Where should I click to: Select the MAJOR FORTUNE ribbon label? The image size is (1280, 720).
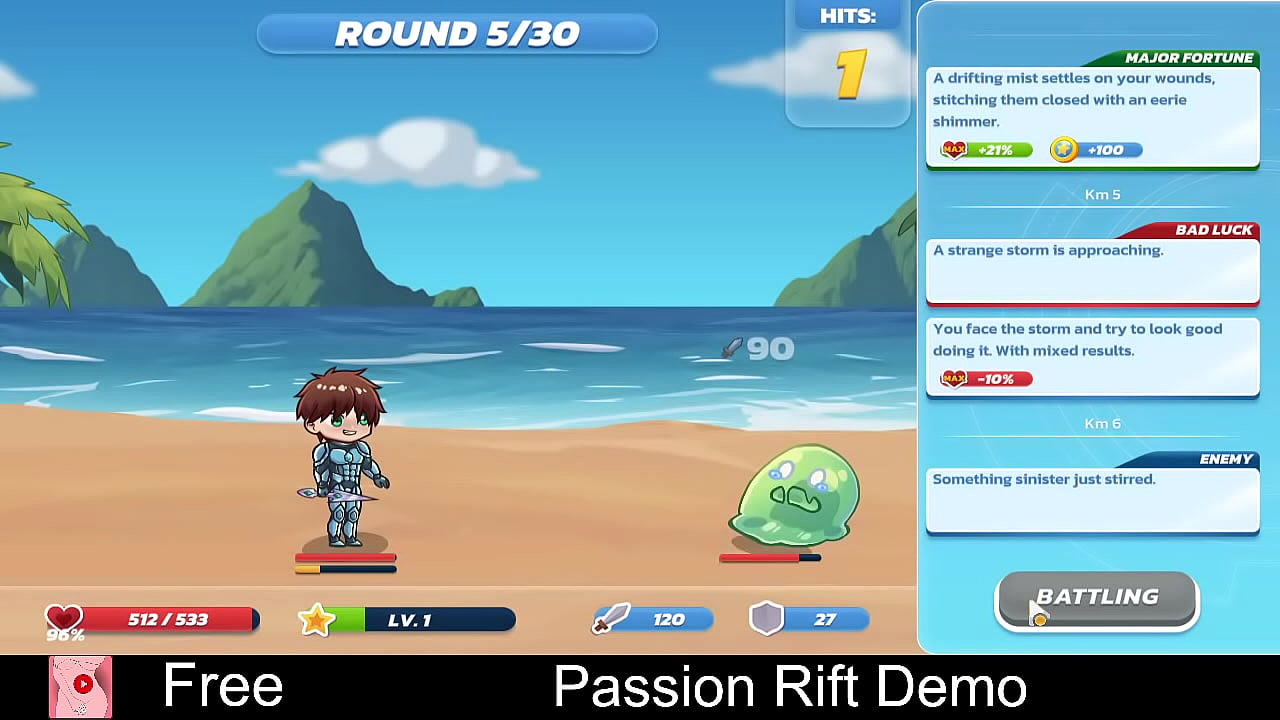tap(1191, 58)
